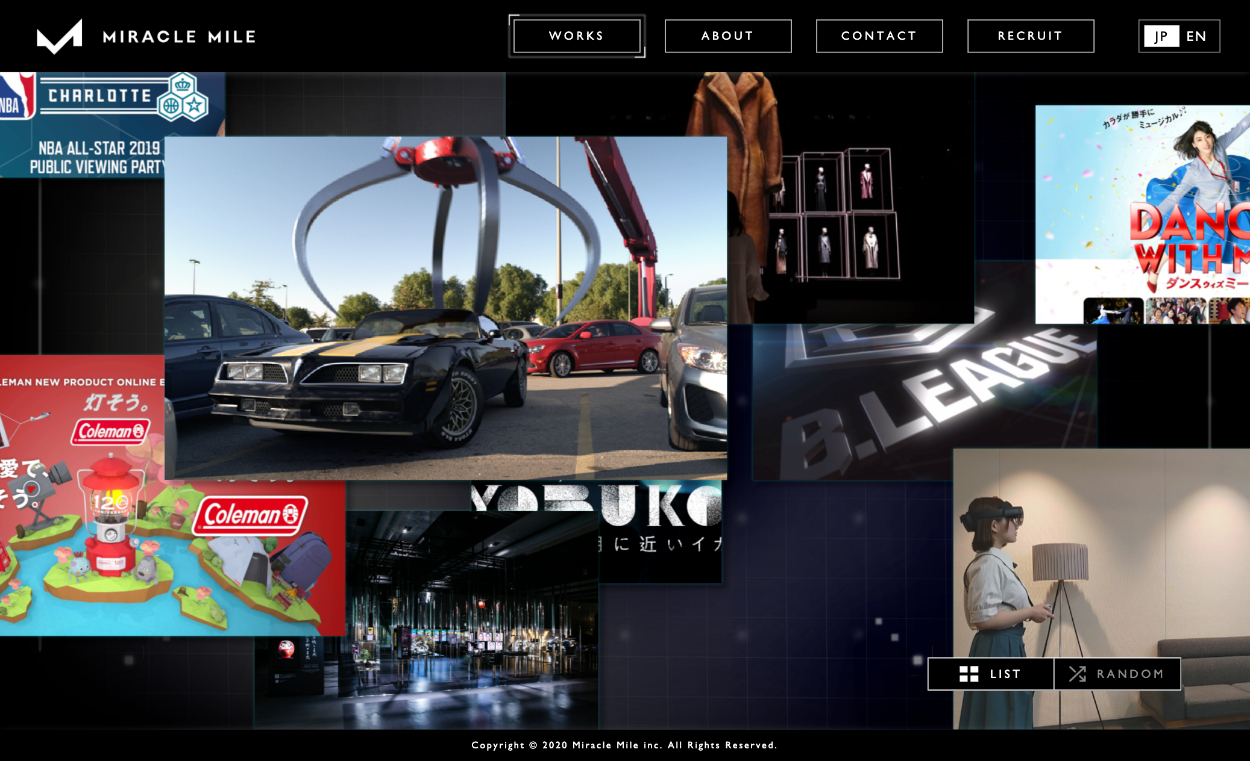
Task: Open the Contact page
Action: tap(879, 36)
